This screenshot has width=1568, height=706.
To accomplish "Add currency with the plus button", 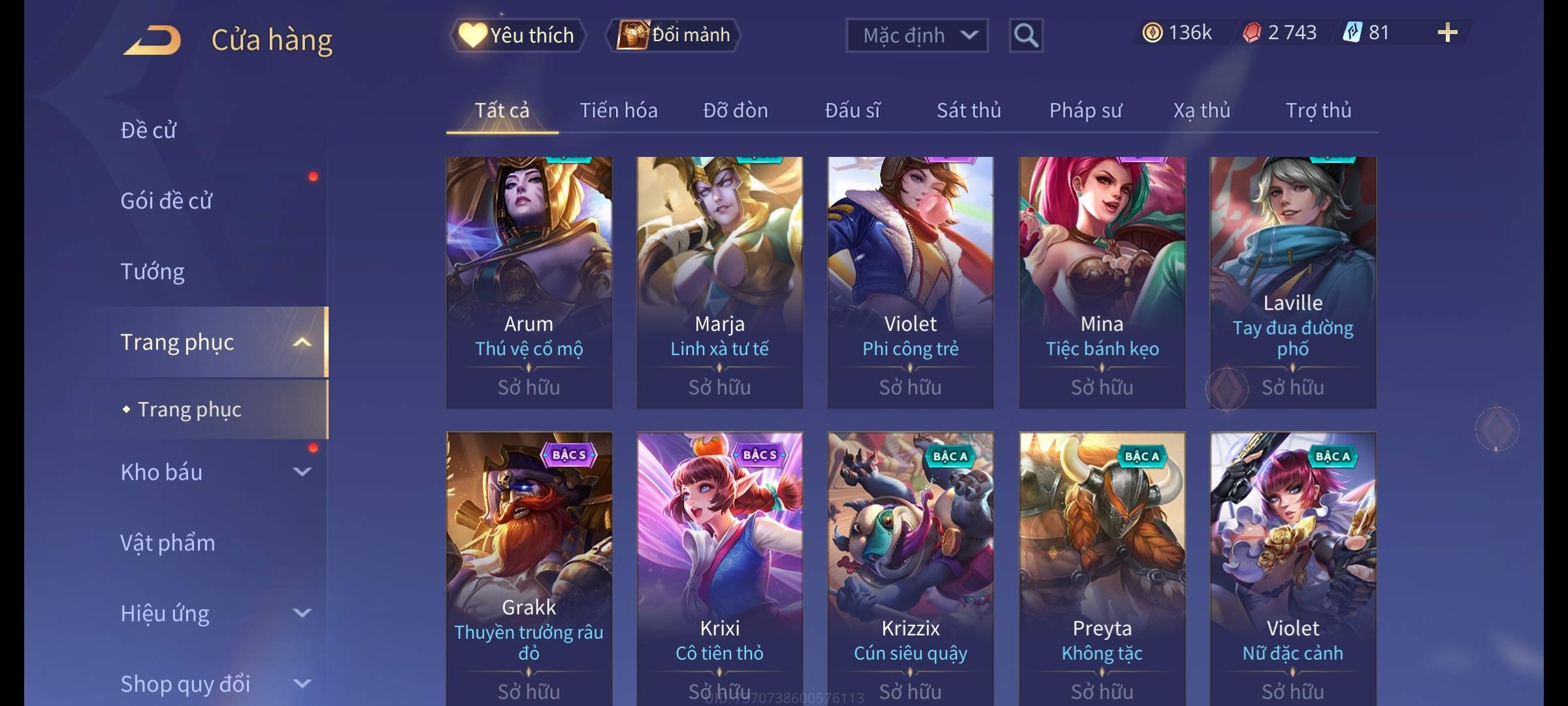I will tap(1447, 33).
